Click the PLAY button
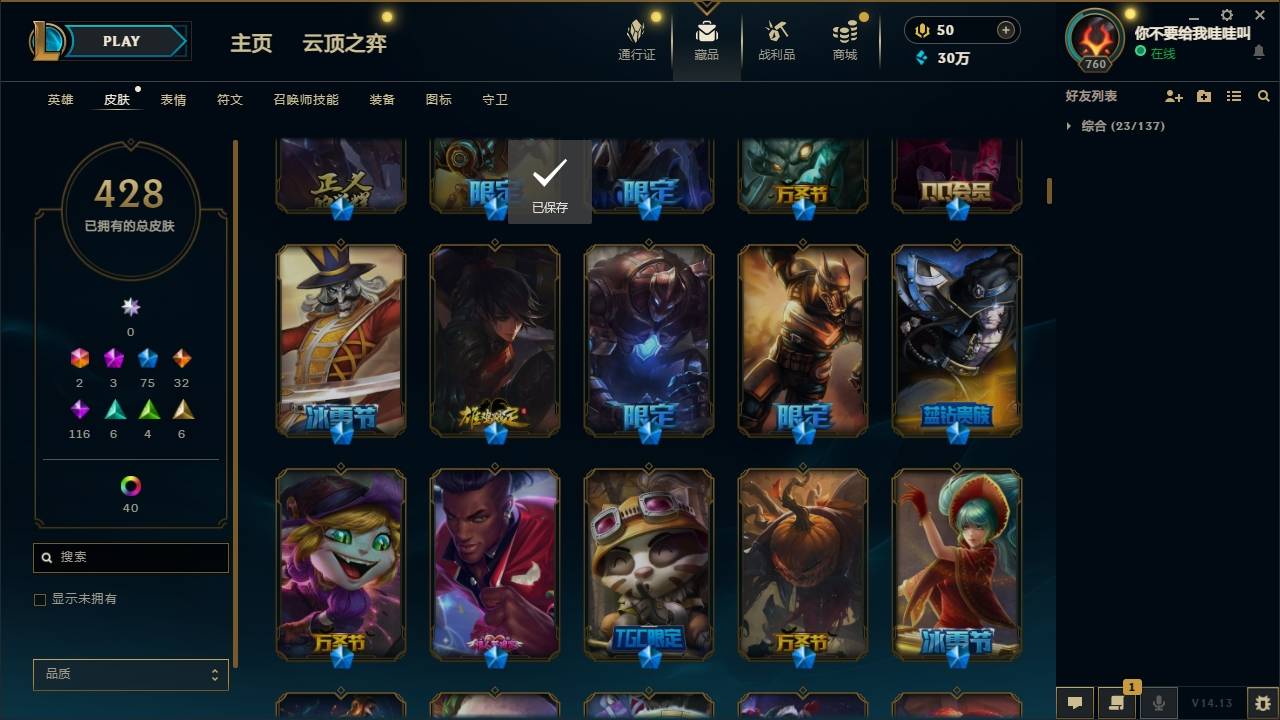Viewport: 1280px width, 720px height. 121,41
